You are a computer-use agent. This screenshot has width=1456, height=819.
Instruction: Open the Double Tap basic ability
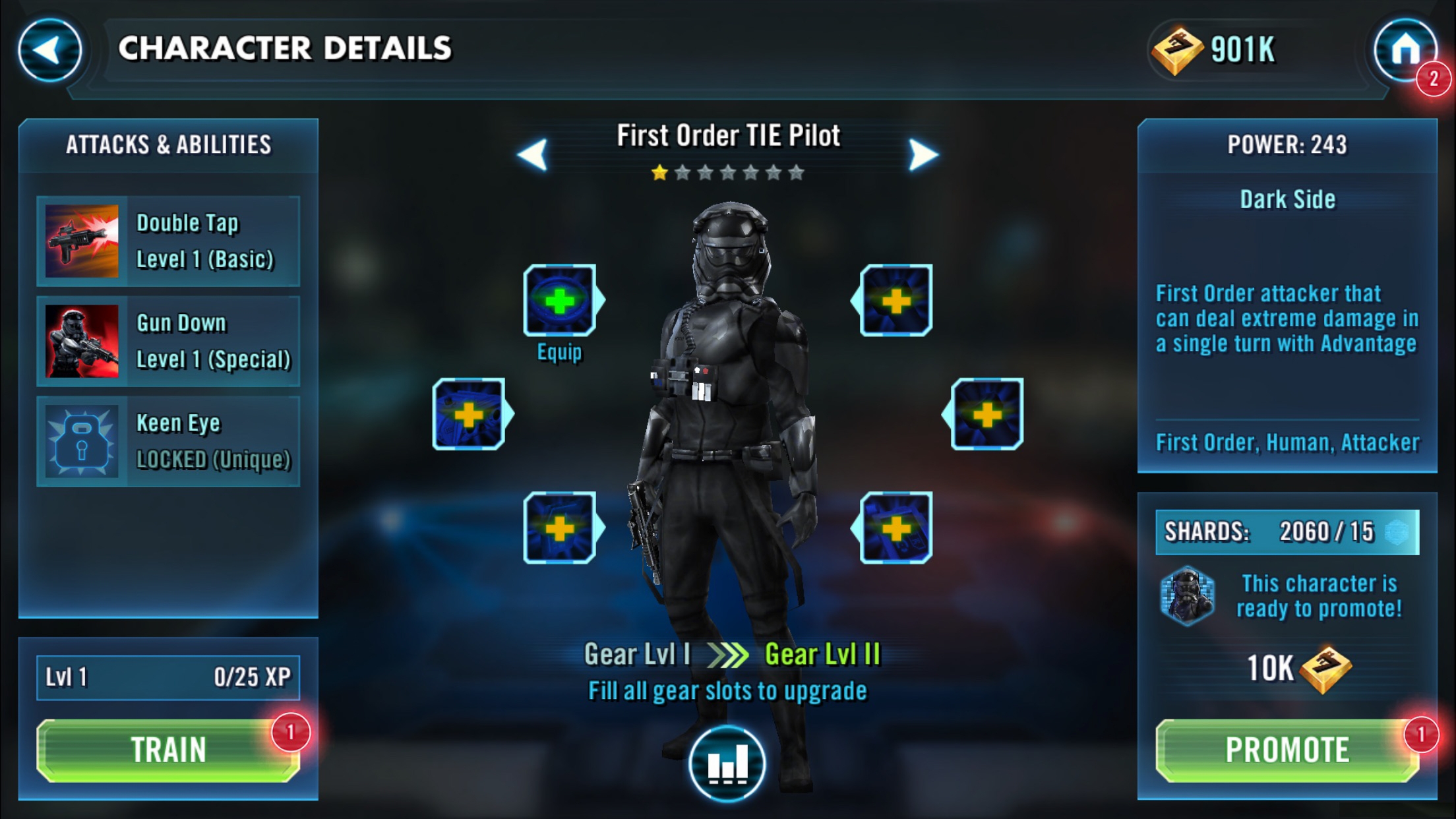tap(168, 241)
